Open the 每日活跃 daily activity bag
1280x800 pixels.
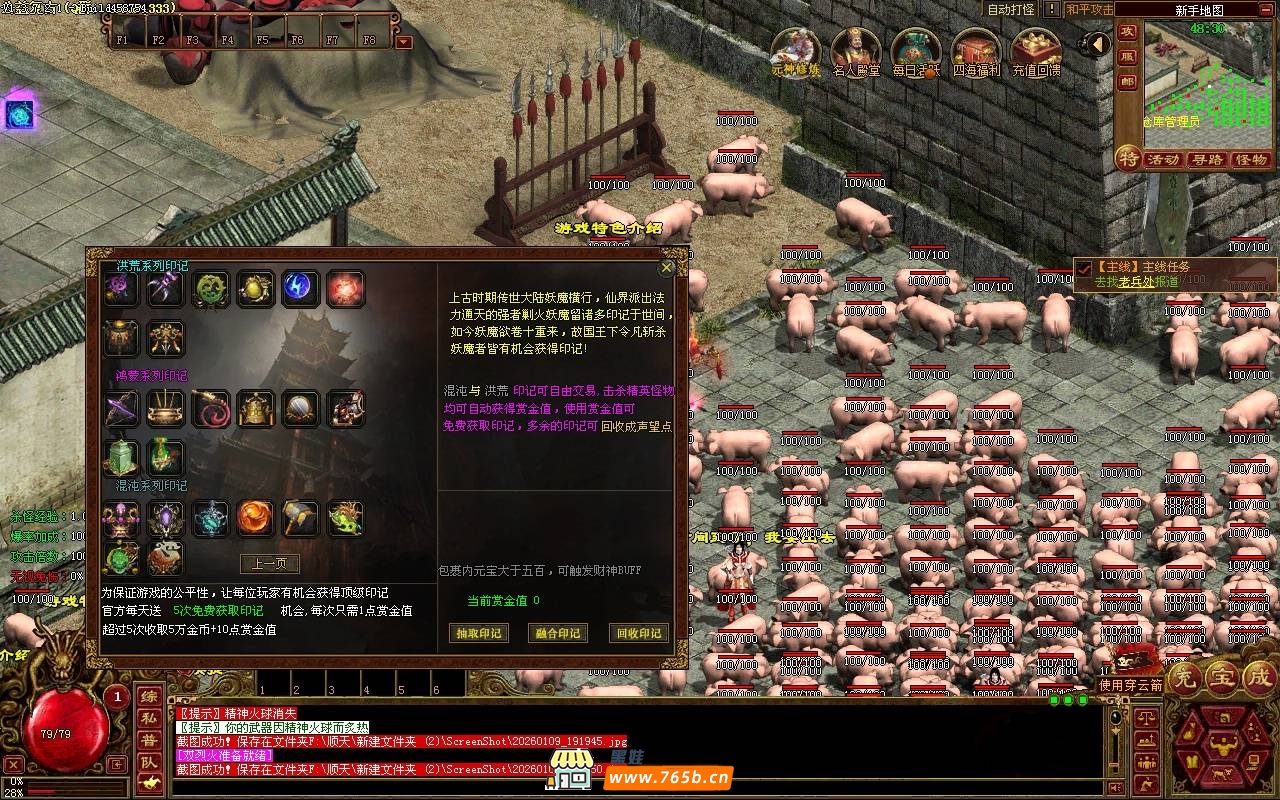[x=916, y=52]
